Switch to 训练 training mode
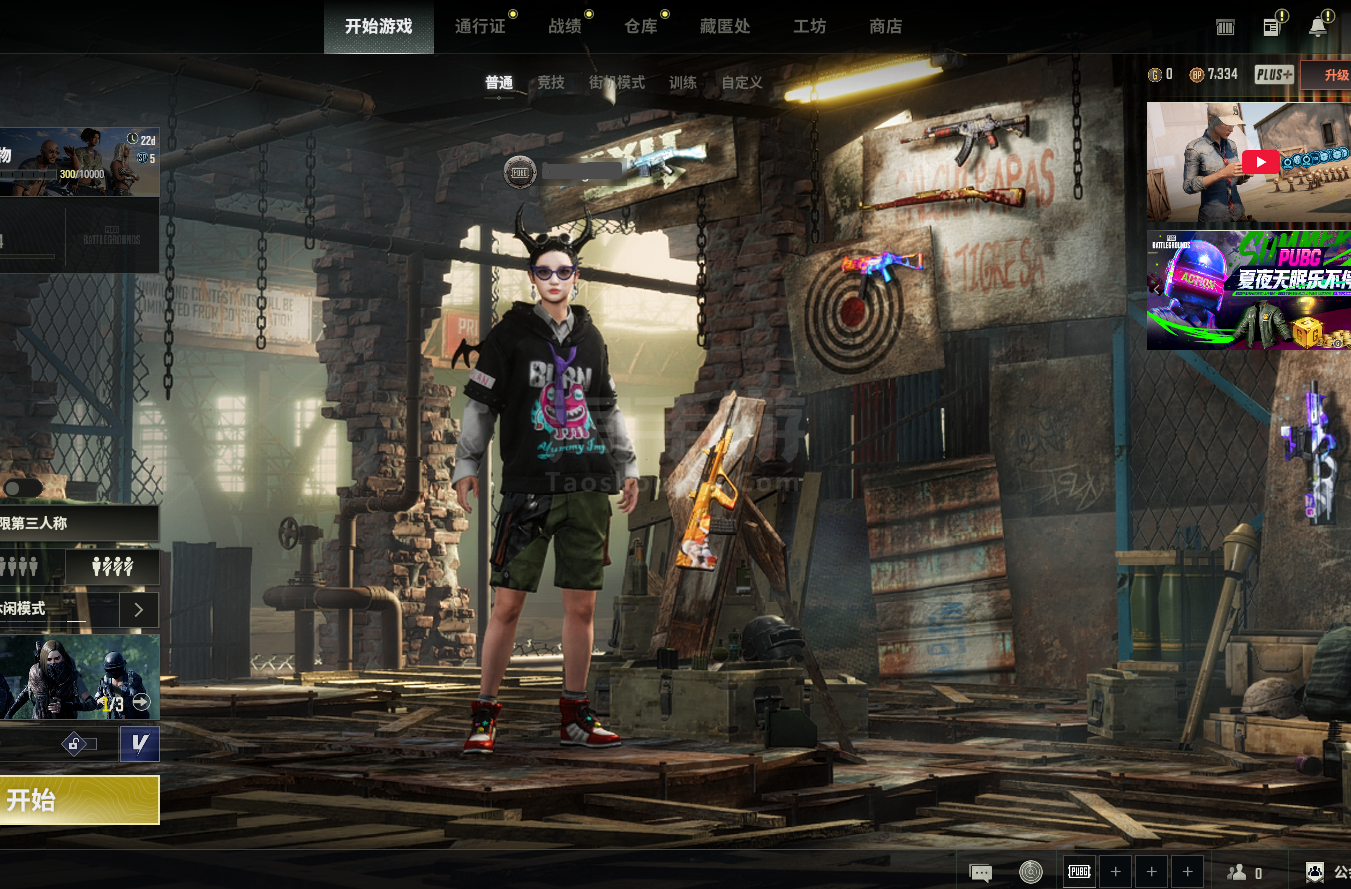 683,83
